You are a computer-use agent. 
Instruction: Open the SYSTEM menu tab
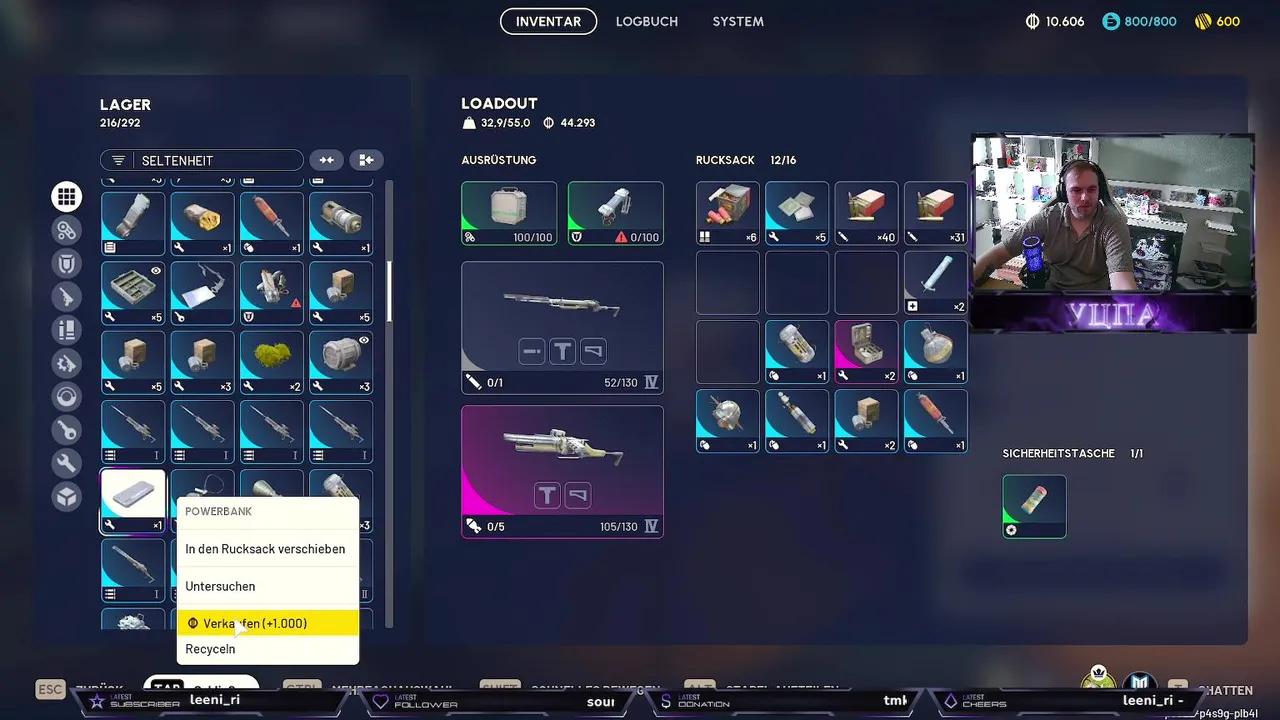[737, 21]
